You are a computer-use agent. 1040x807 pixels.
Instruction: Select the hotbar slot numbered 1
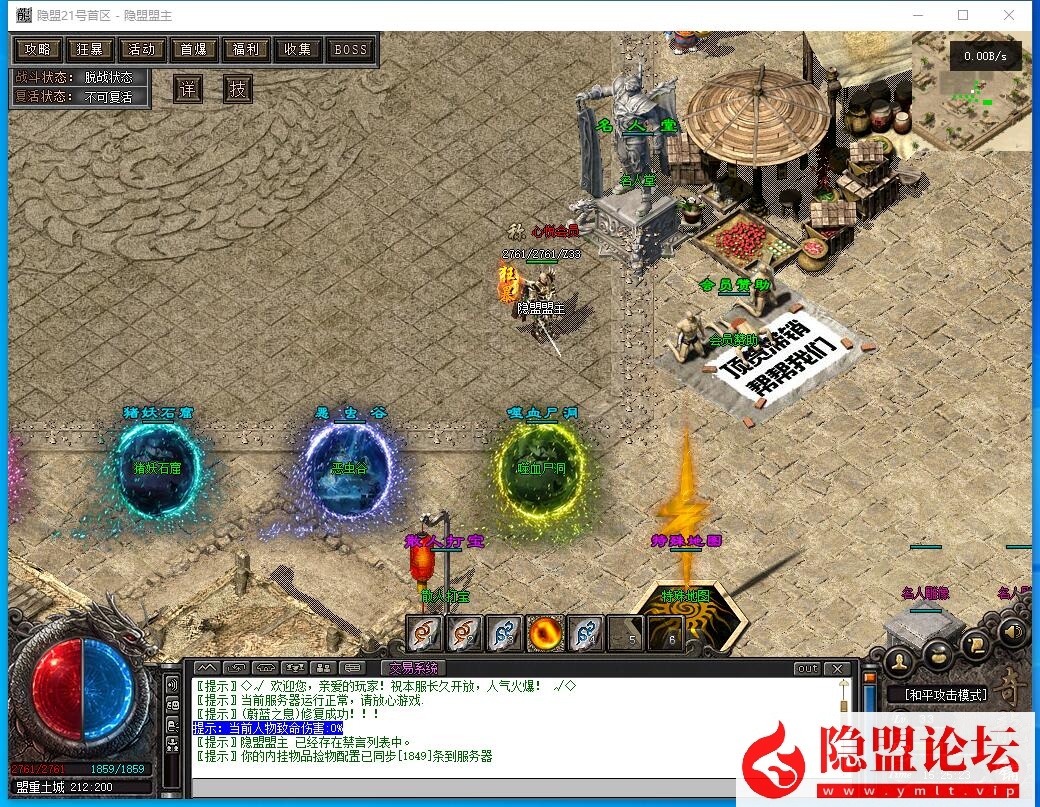point(424,633)
